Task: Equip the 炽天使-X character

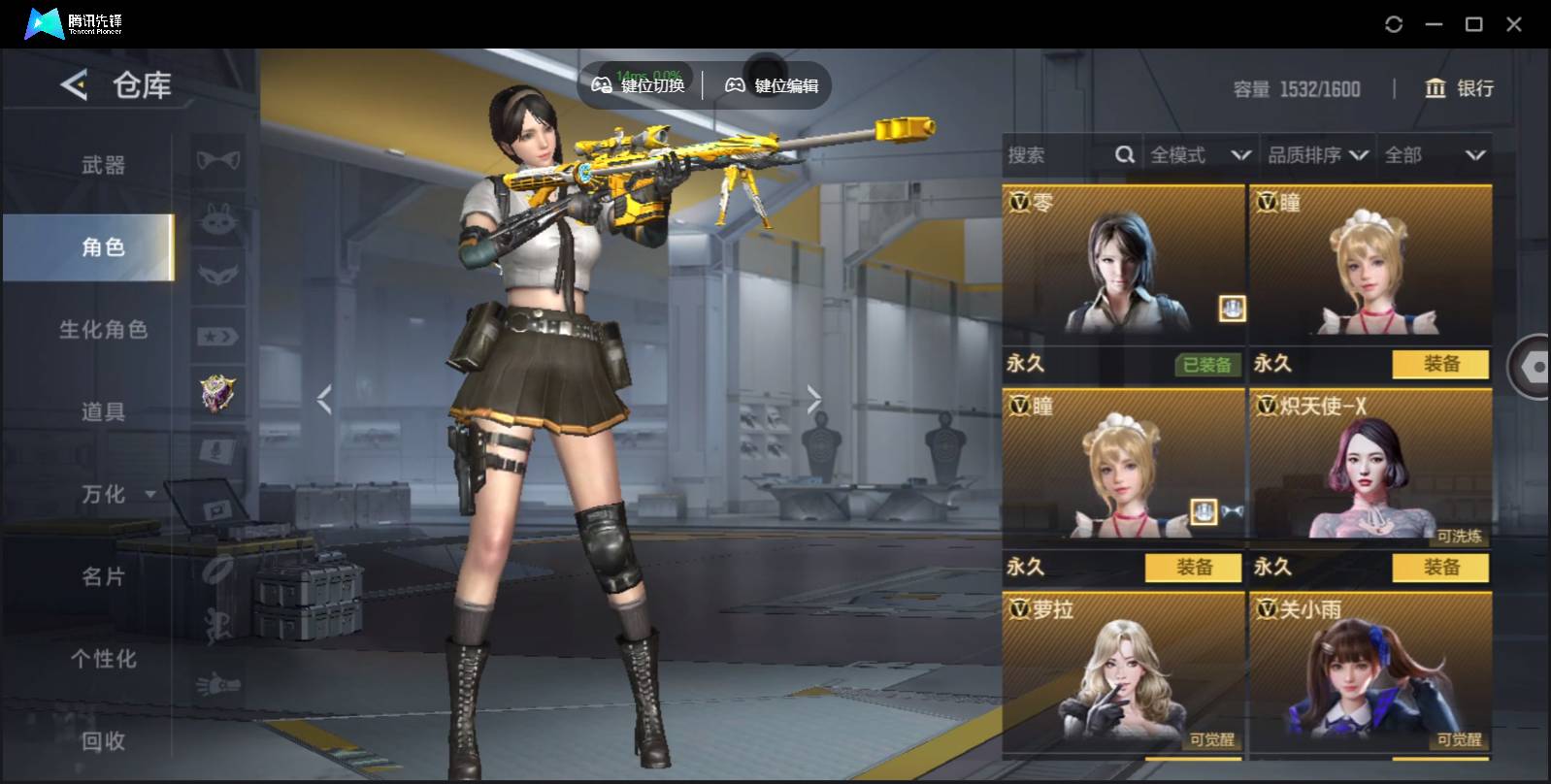Action: pyautogui.click(x=1440, y=568)
